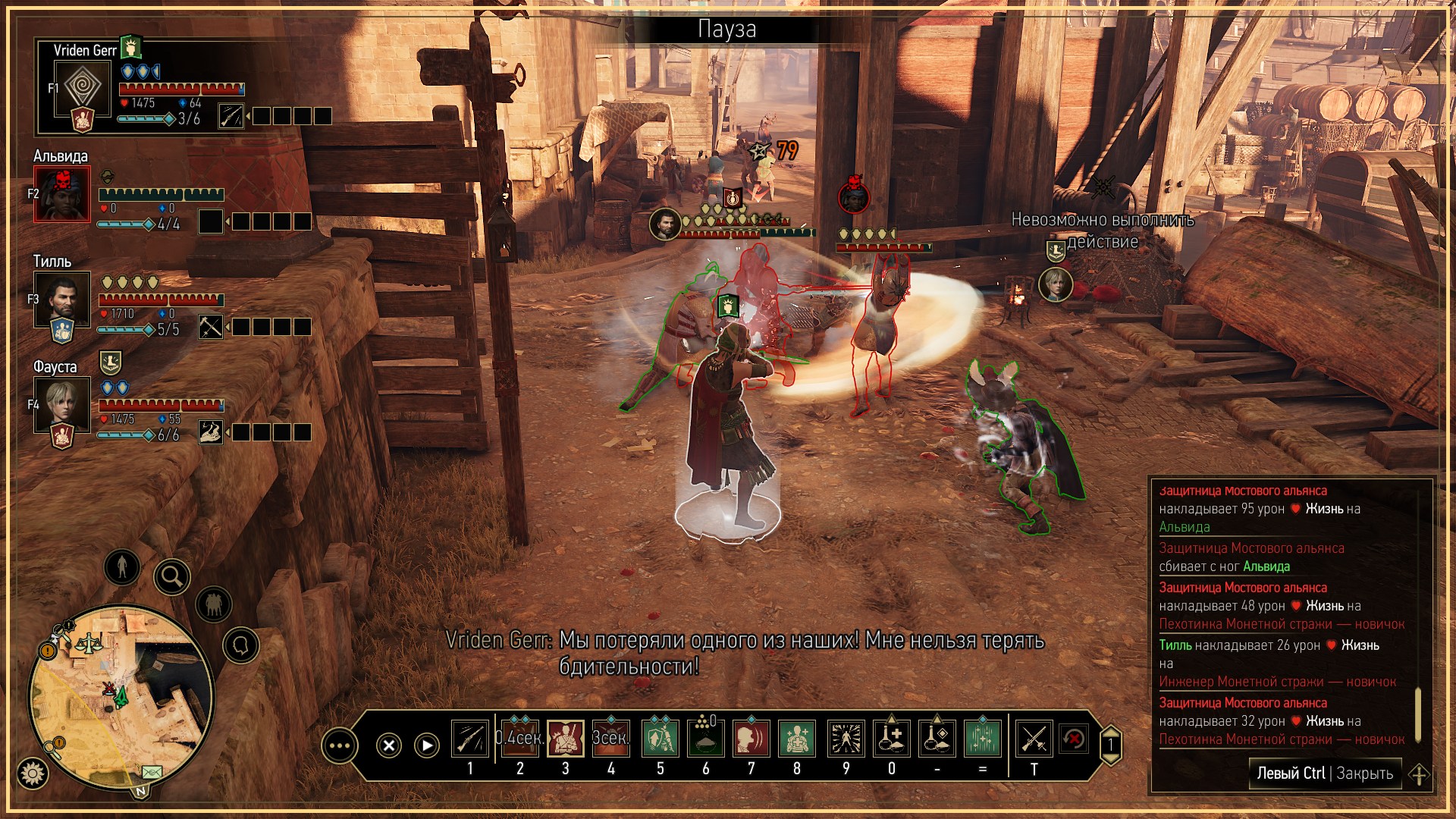
Task: Use the rifle shot ability in slot 1
Action: 470,739
